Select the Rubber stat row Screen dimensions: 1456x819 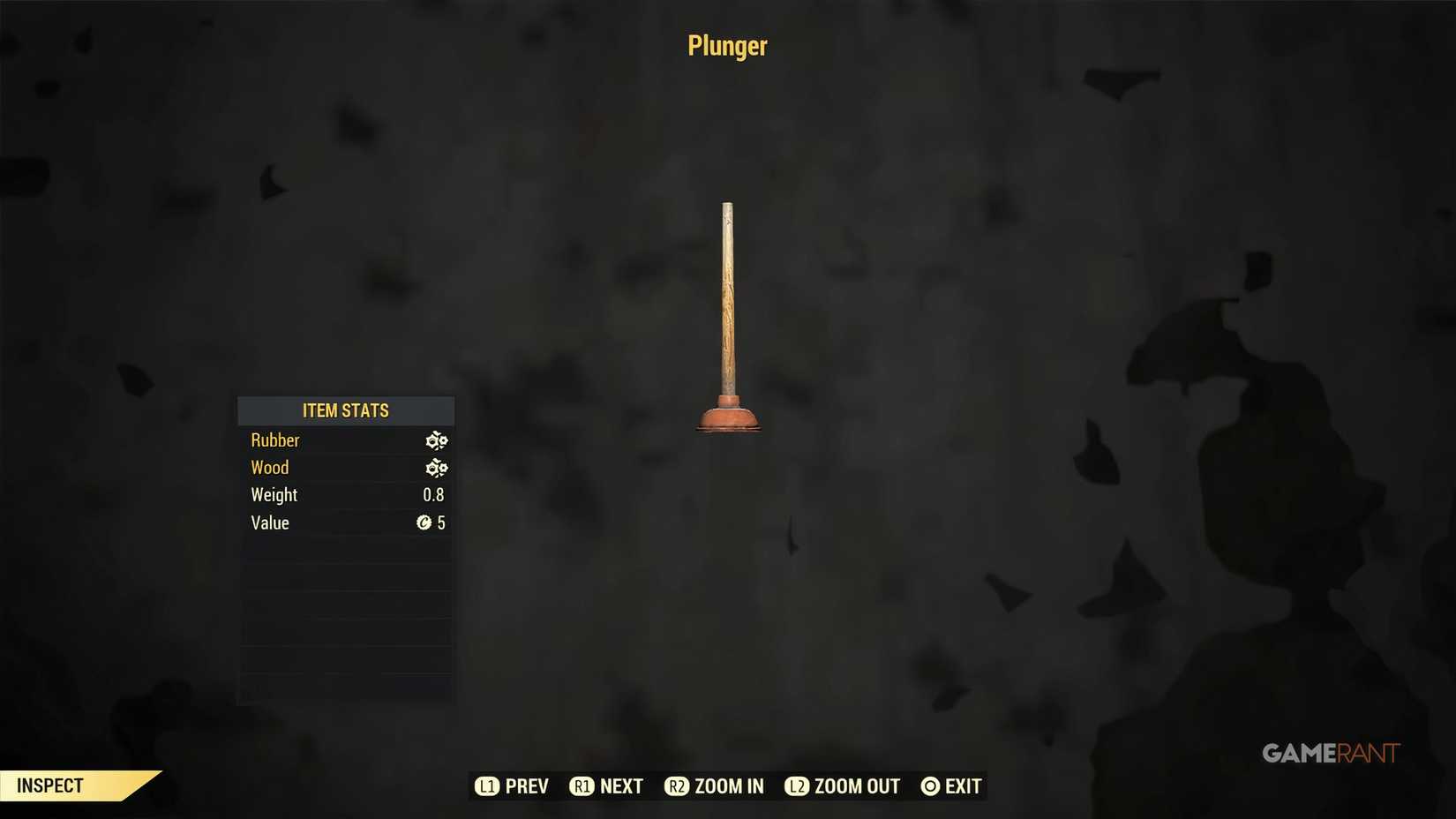point(275,440)
